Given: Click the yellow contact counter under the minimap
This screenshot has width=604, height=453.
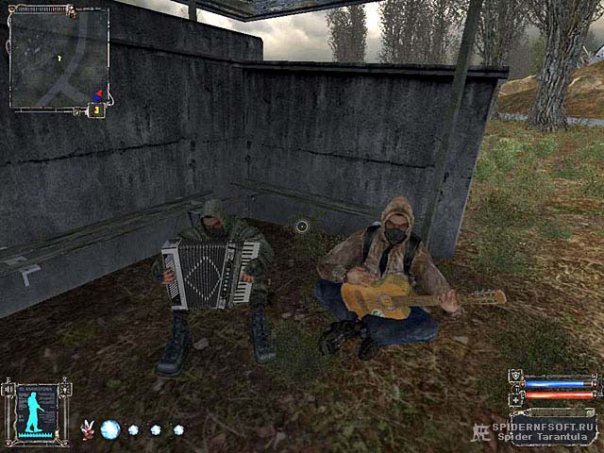Looking at the screenshot, I should point(97,110).
